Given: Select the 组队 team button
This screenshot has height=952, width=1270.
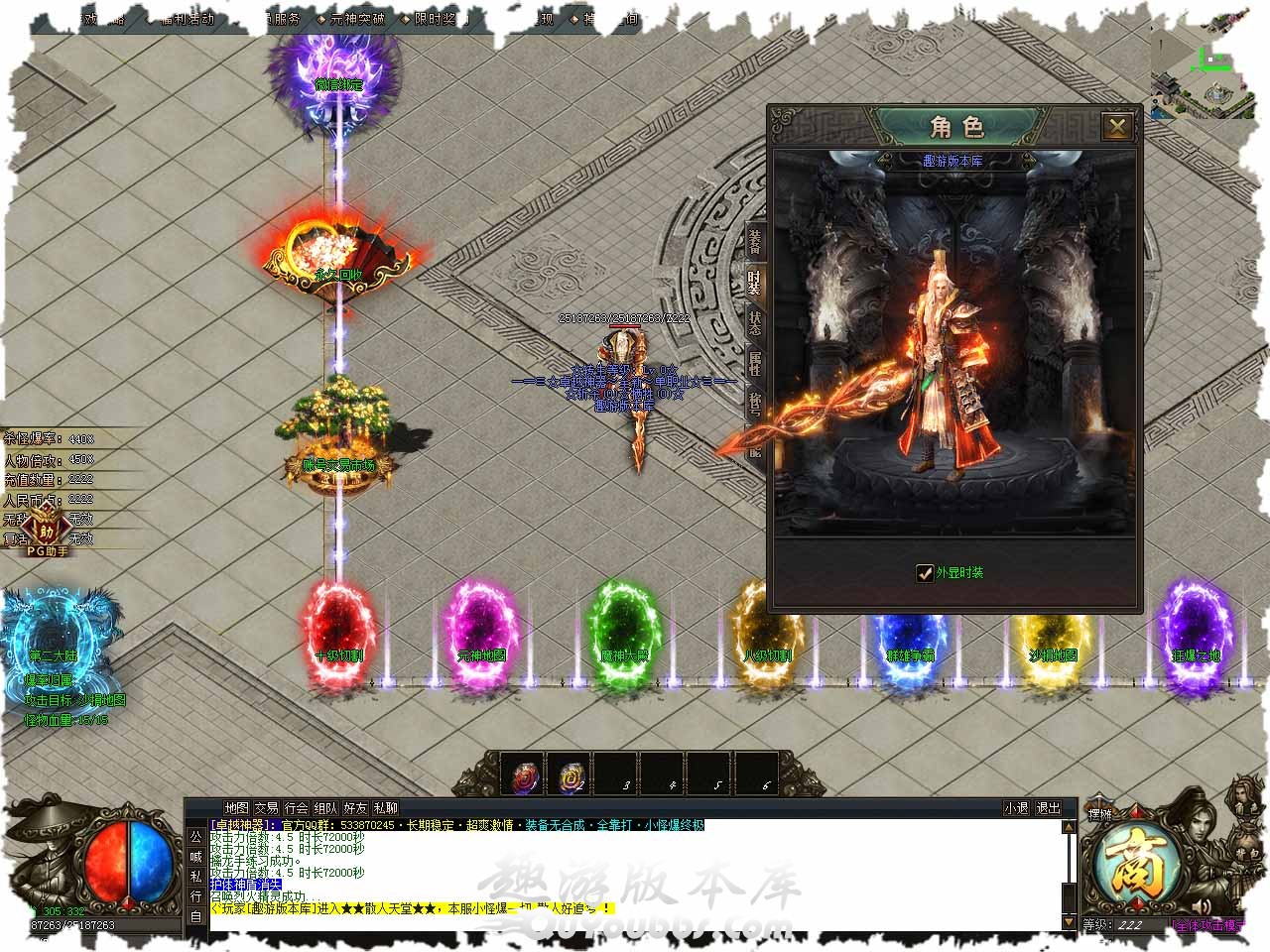Looking at the screenshot, I should tap(325, 808).
